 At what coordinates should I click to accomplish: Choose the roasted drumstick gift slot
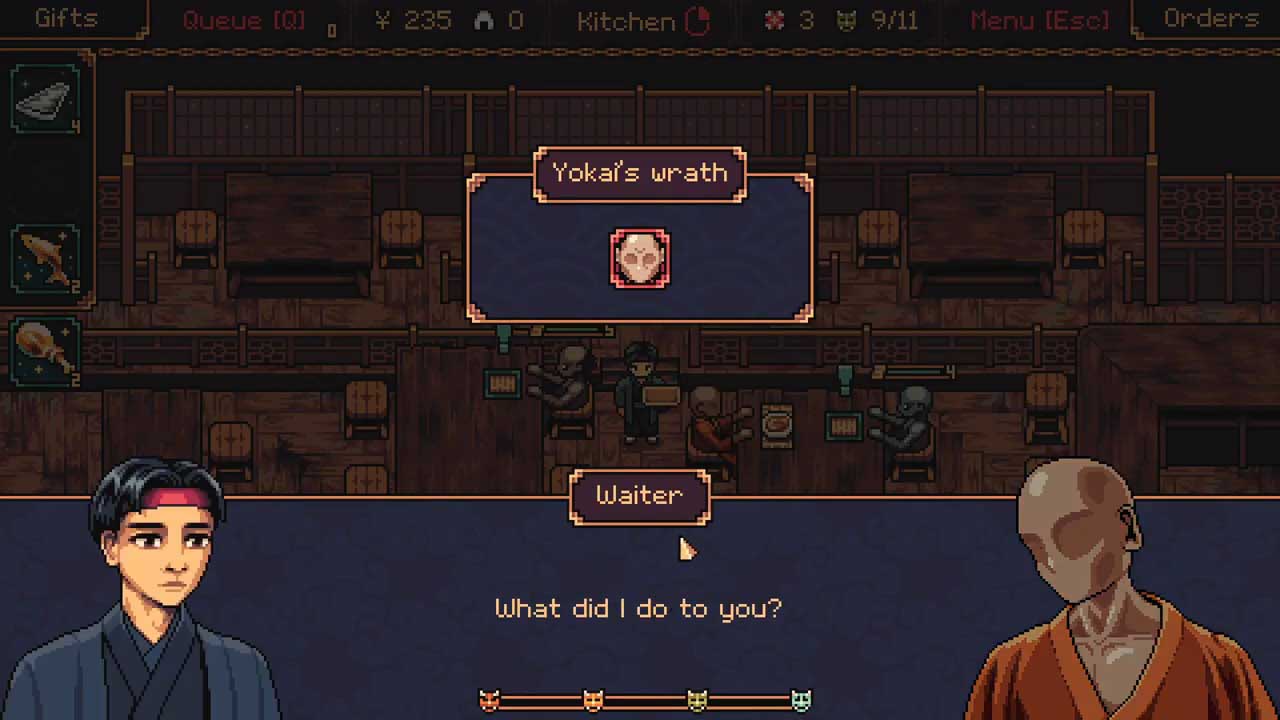point(46,350)
